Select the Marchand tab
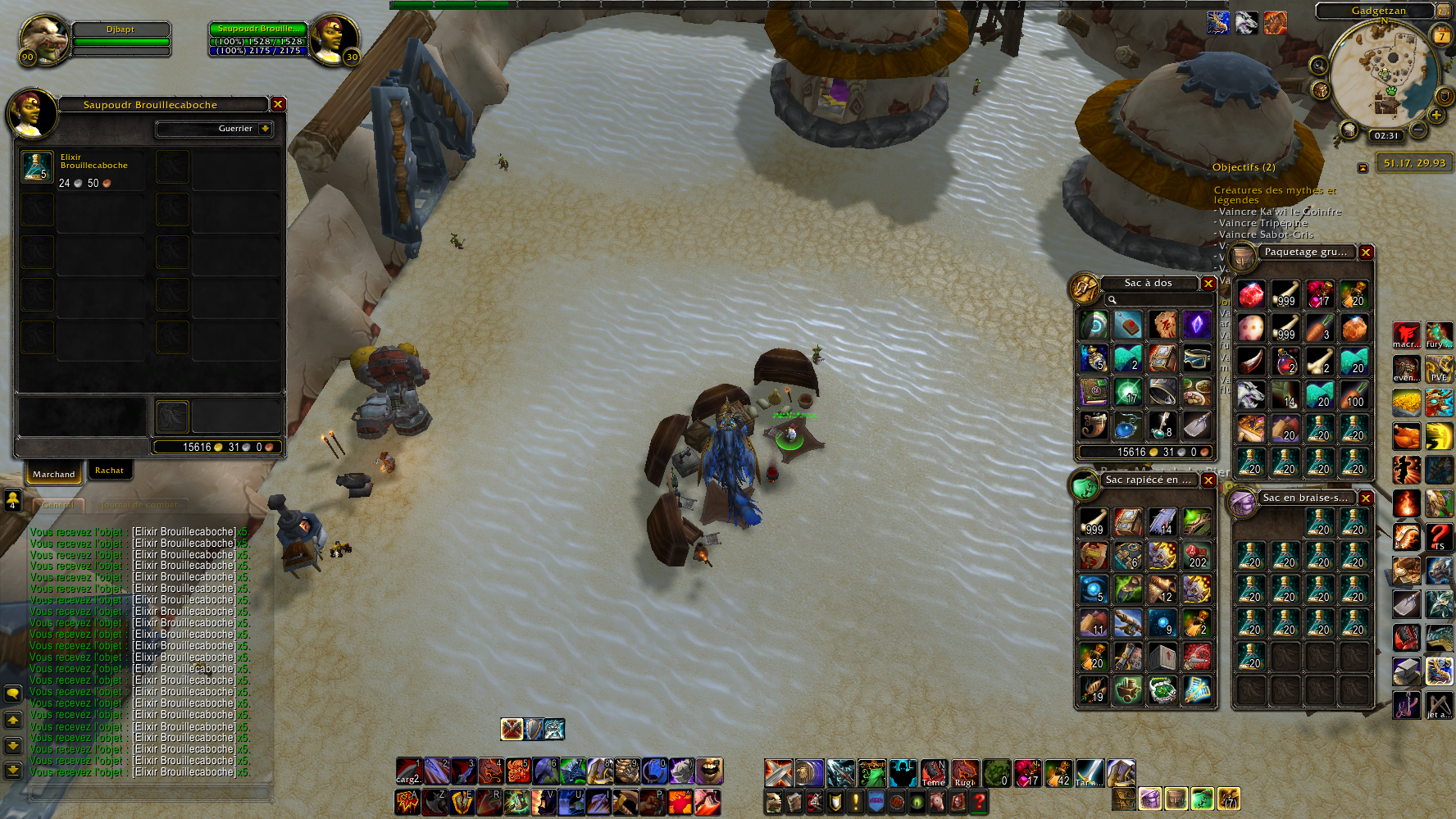The image size is (1456, 819). click(54, 474)
